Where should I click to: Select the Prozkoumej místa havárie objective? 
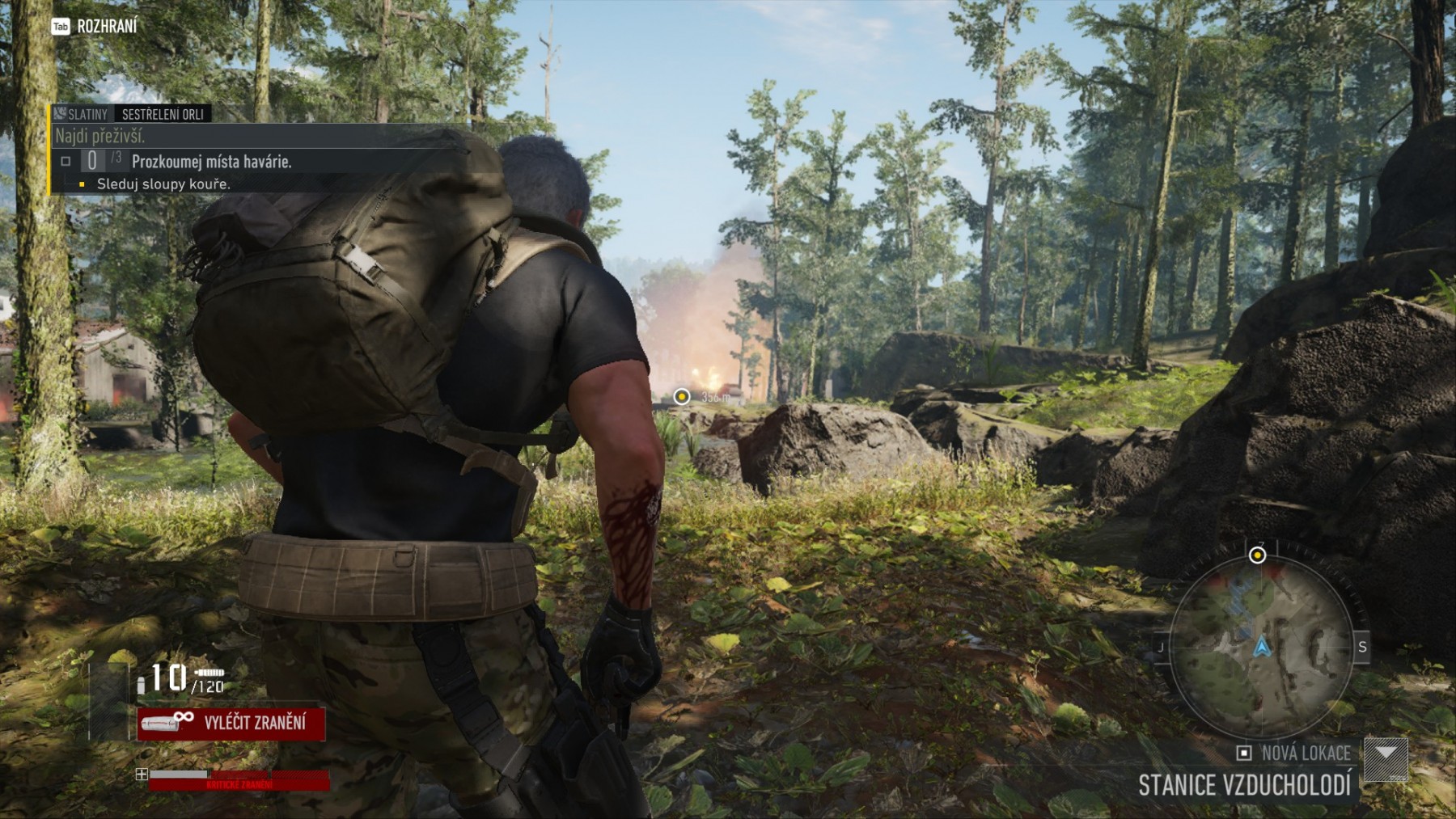pos(211,162)
